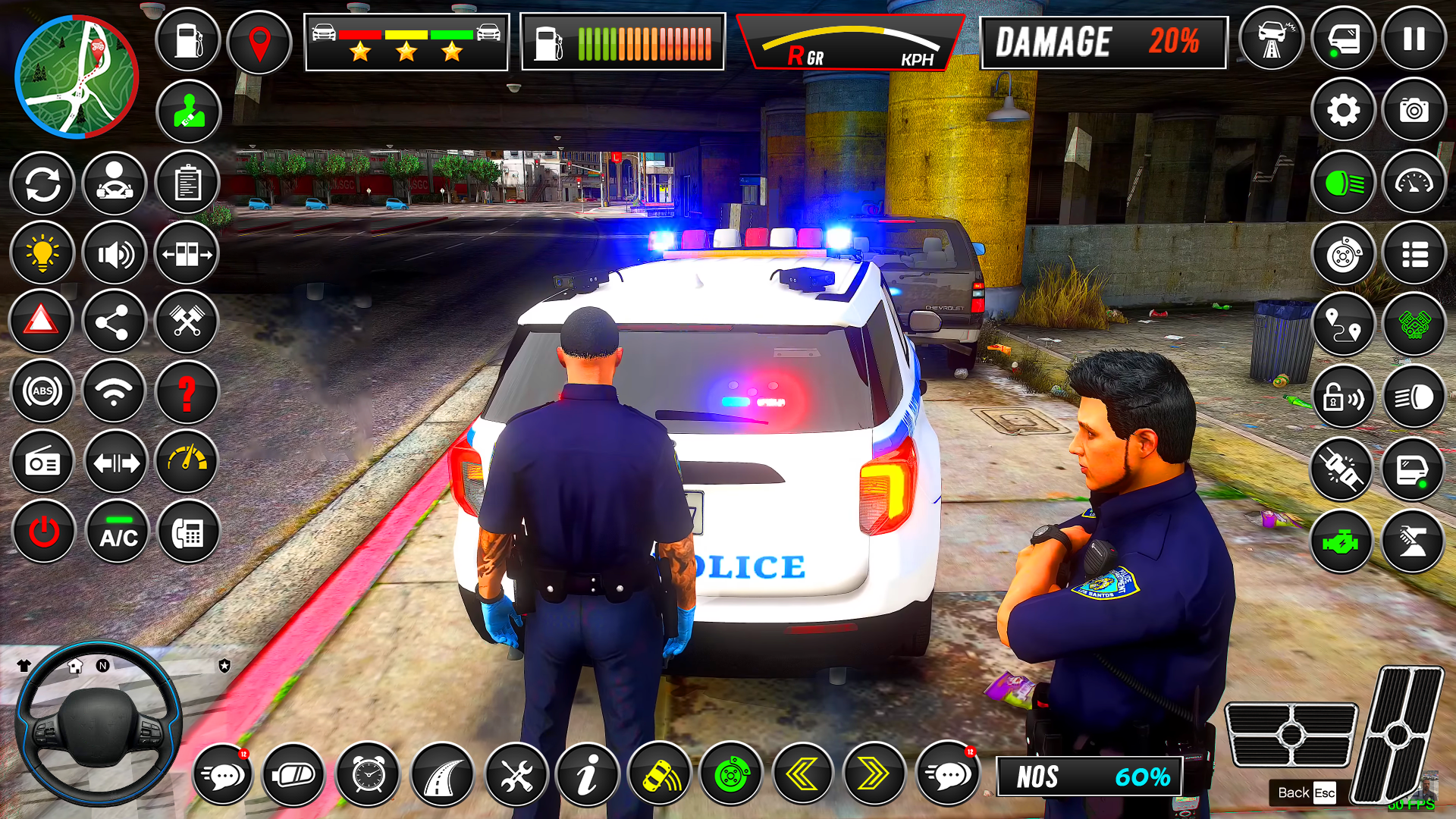Open the circular minimap
Image resolution: width=1456 pixels, height=819 pixels.
point(76,77)
